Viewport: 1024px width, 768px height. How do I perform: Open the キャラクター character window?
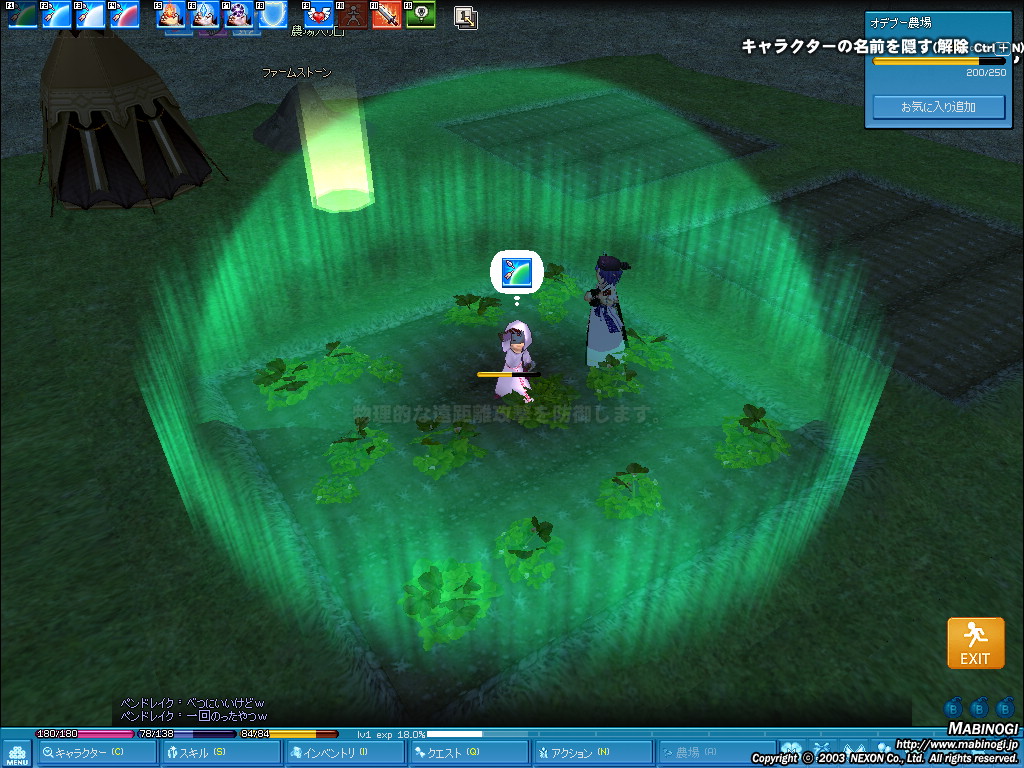point(97,753)
